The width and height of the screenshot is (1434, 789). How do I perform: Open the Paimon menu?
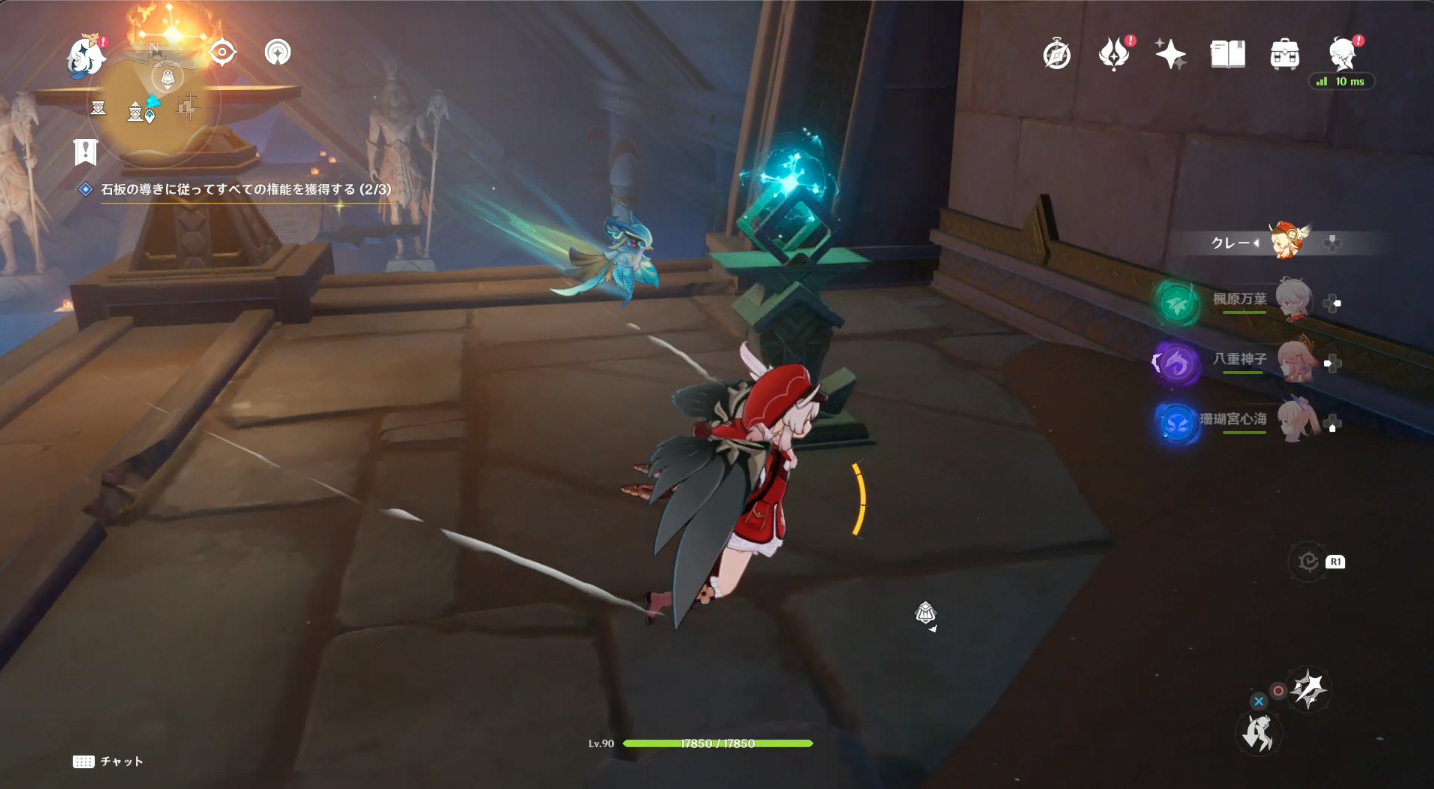85,56
